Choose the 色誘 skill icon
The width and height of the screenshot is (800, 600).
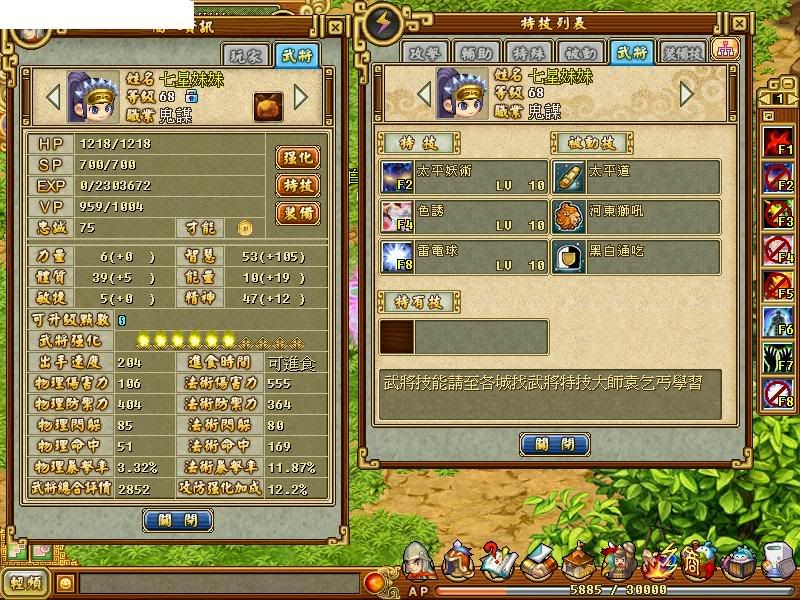tap(396, 216)
